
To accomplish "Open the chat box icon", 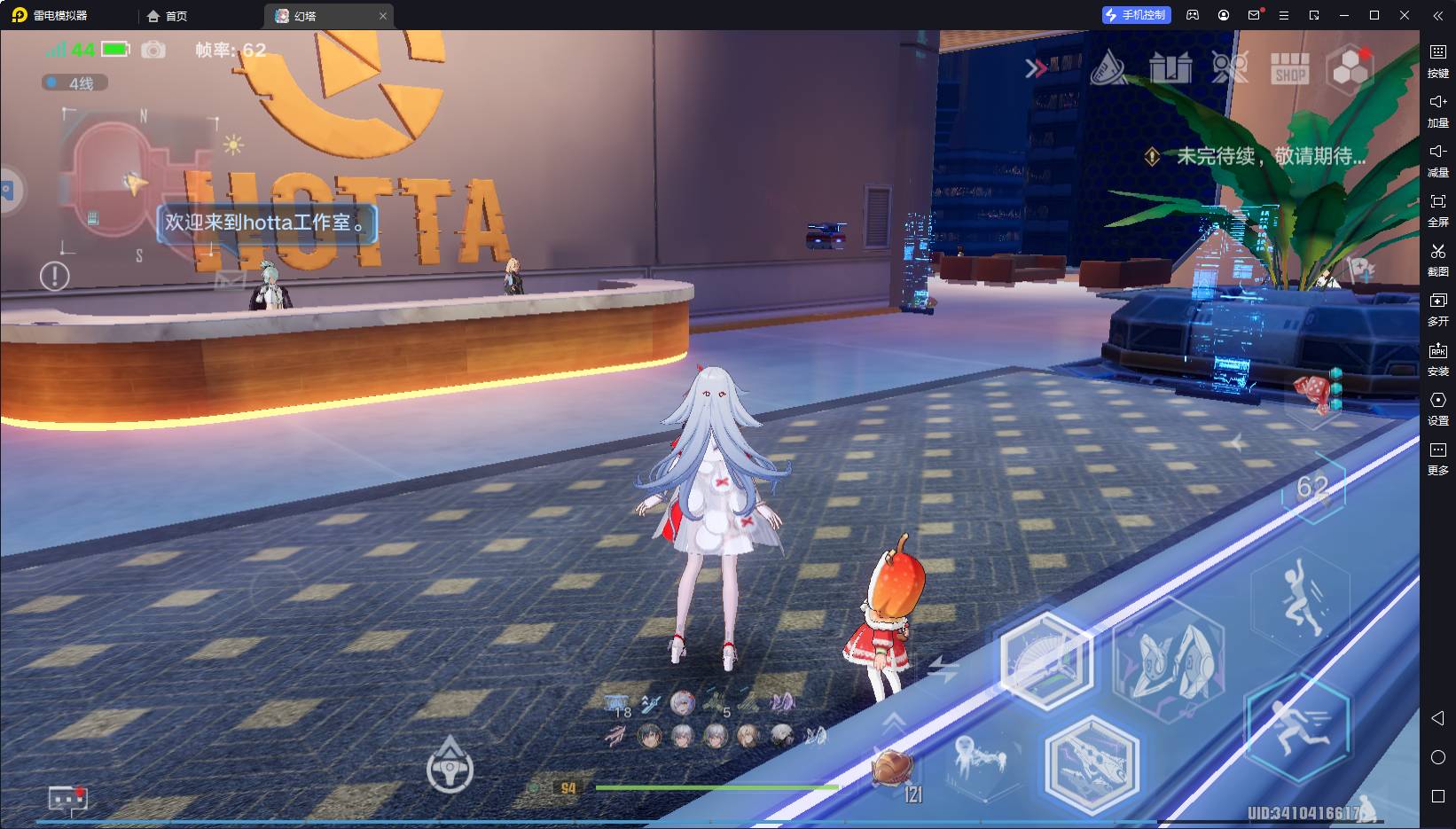I will click(x=68, y=800).
